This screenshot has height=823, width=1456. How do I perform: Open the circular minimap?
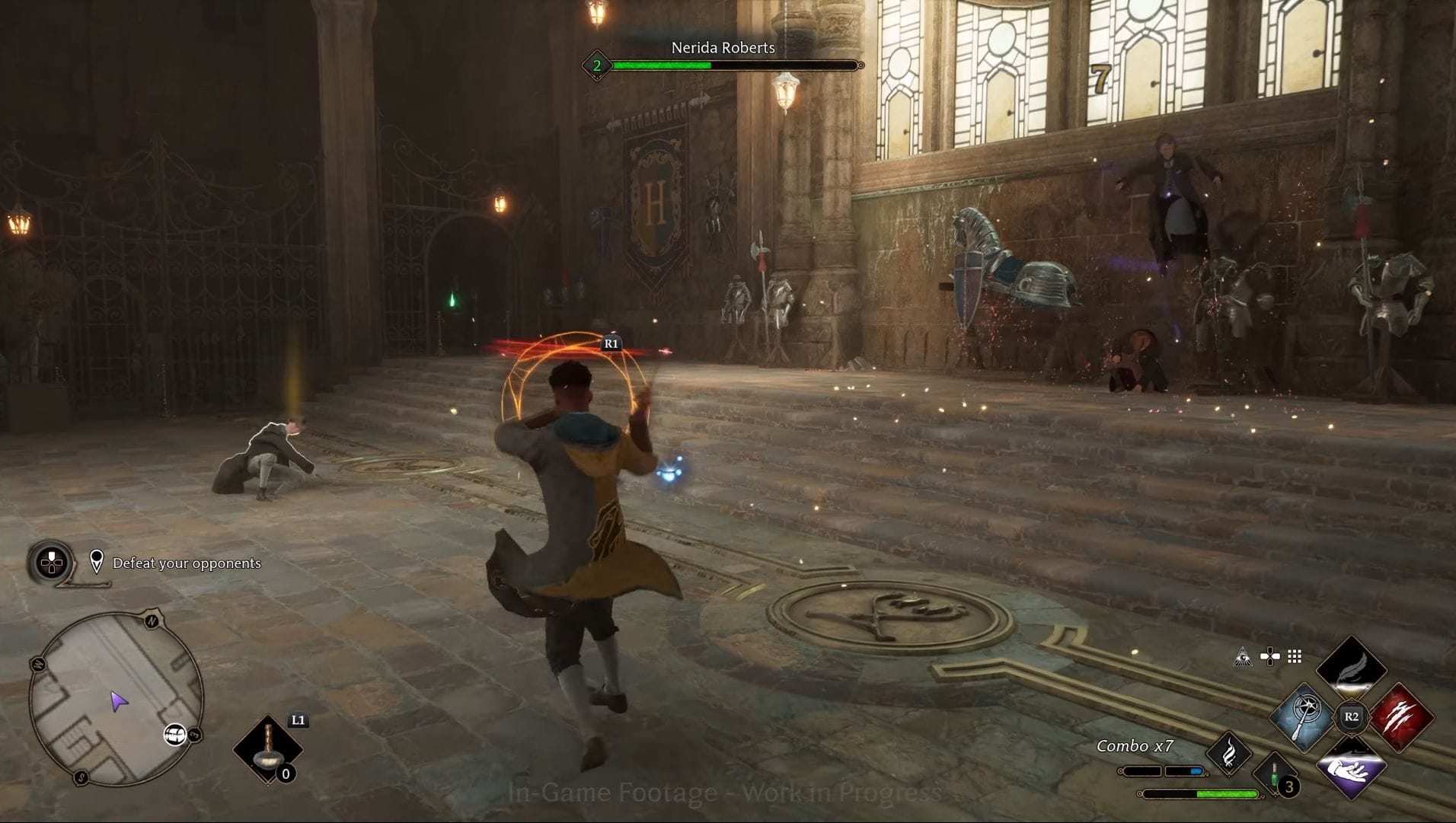pos(117,699)
